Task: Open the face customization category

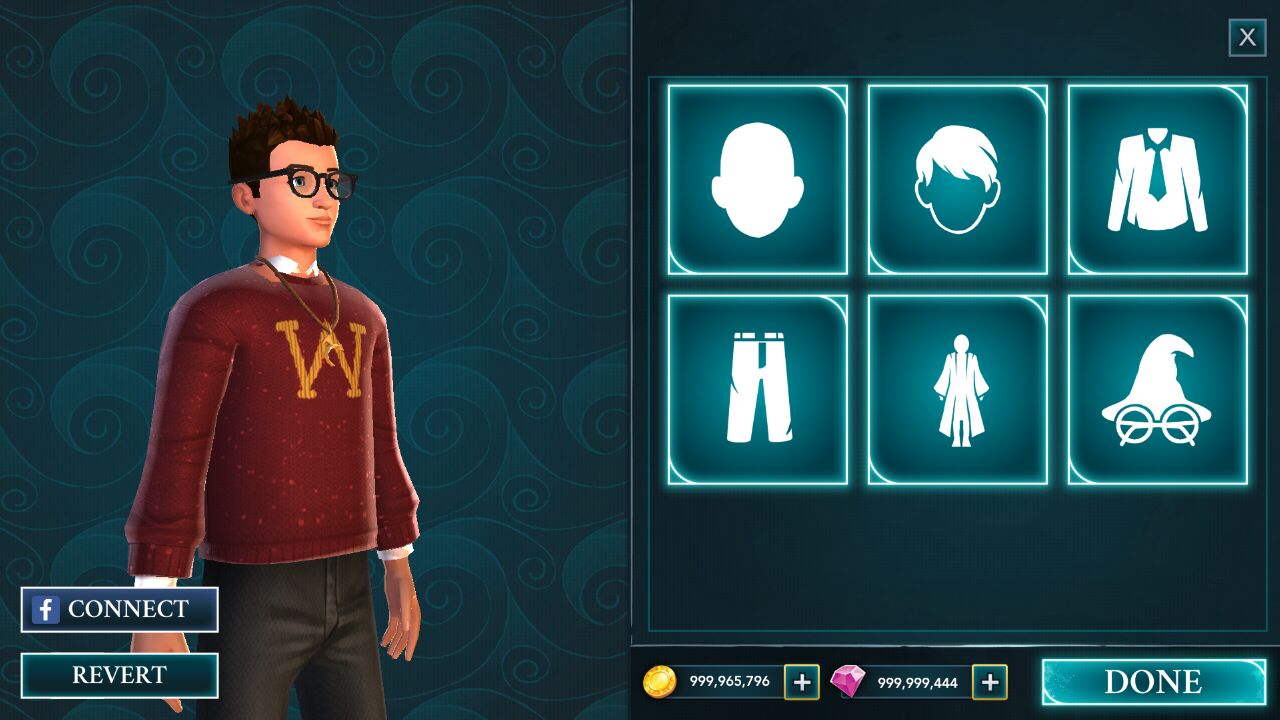Action: (x=757, y=180)
